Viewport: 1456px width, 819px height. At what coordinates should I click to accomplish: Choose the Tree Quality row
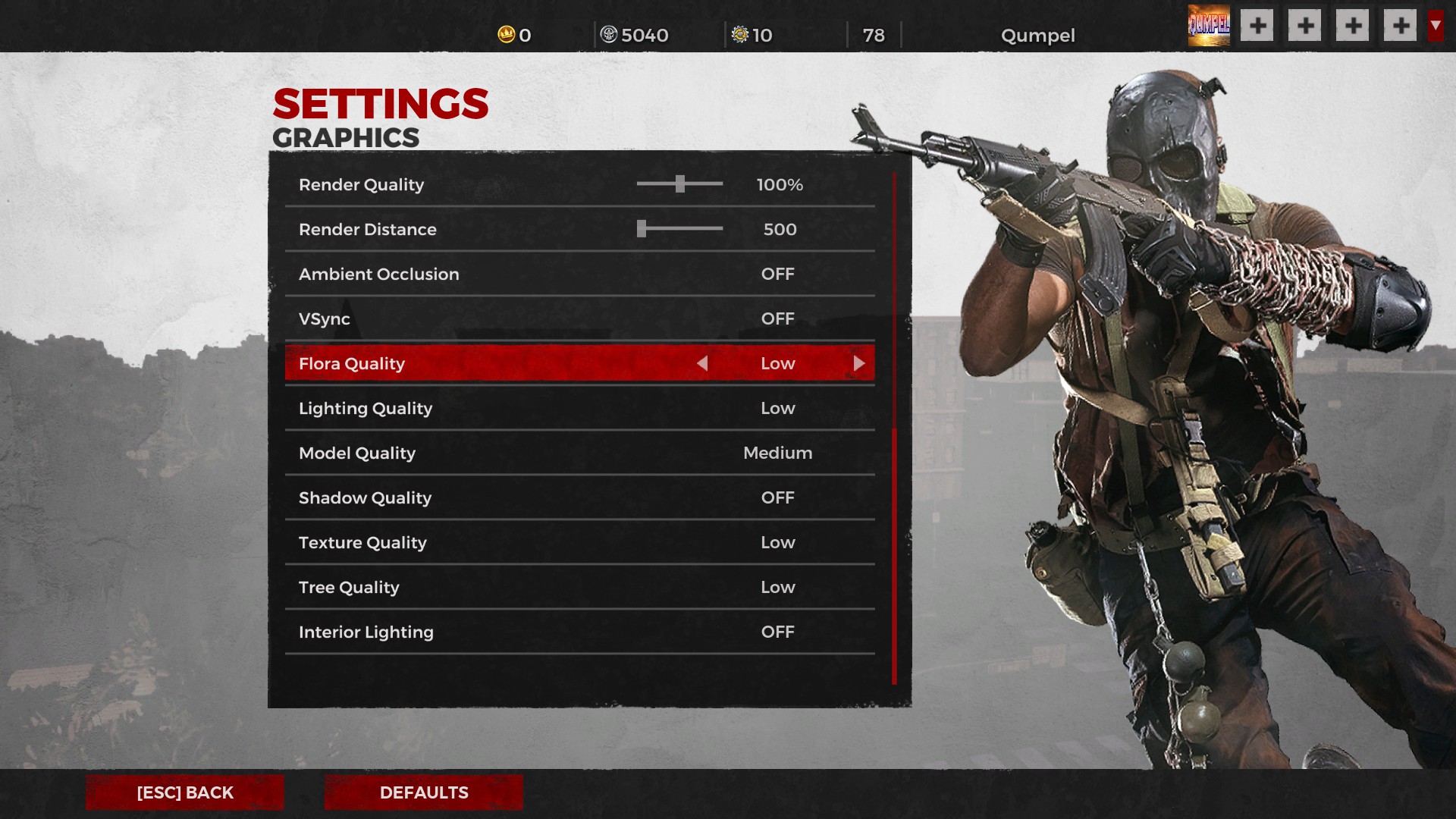click(x=579, y=587)
